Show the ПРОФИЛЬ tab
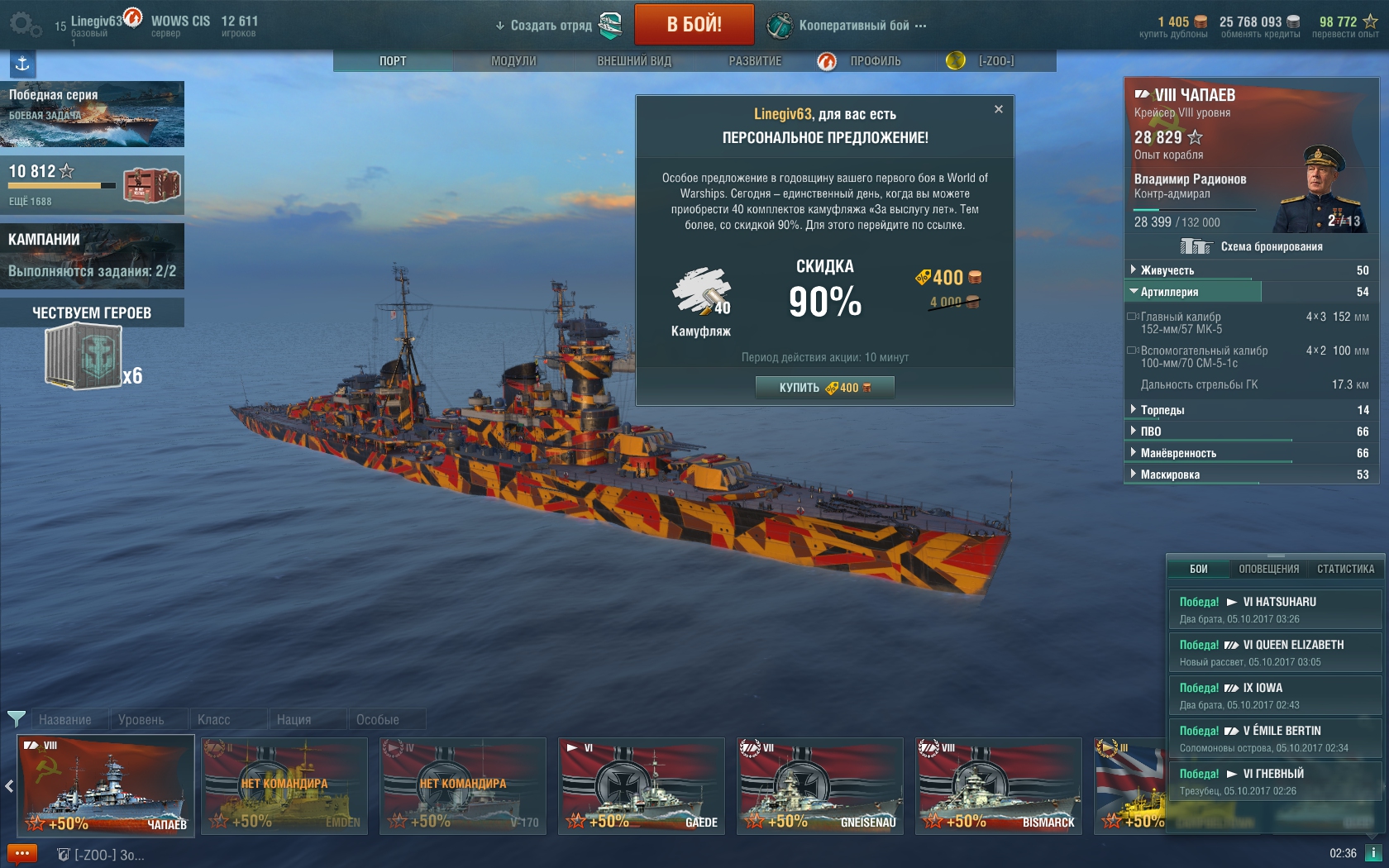The image size is (1389, 868). pyautogui.click(x=875, y=61)
